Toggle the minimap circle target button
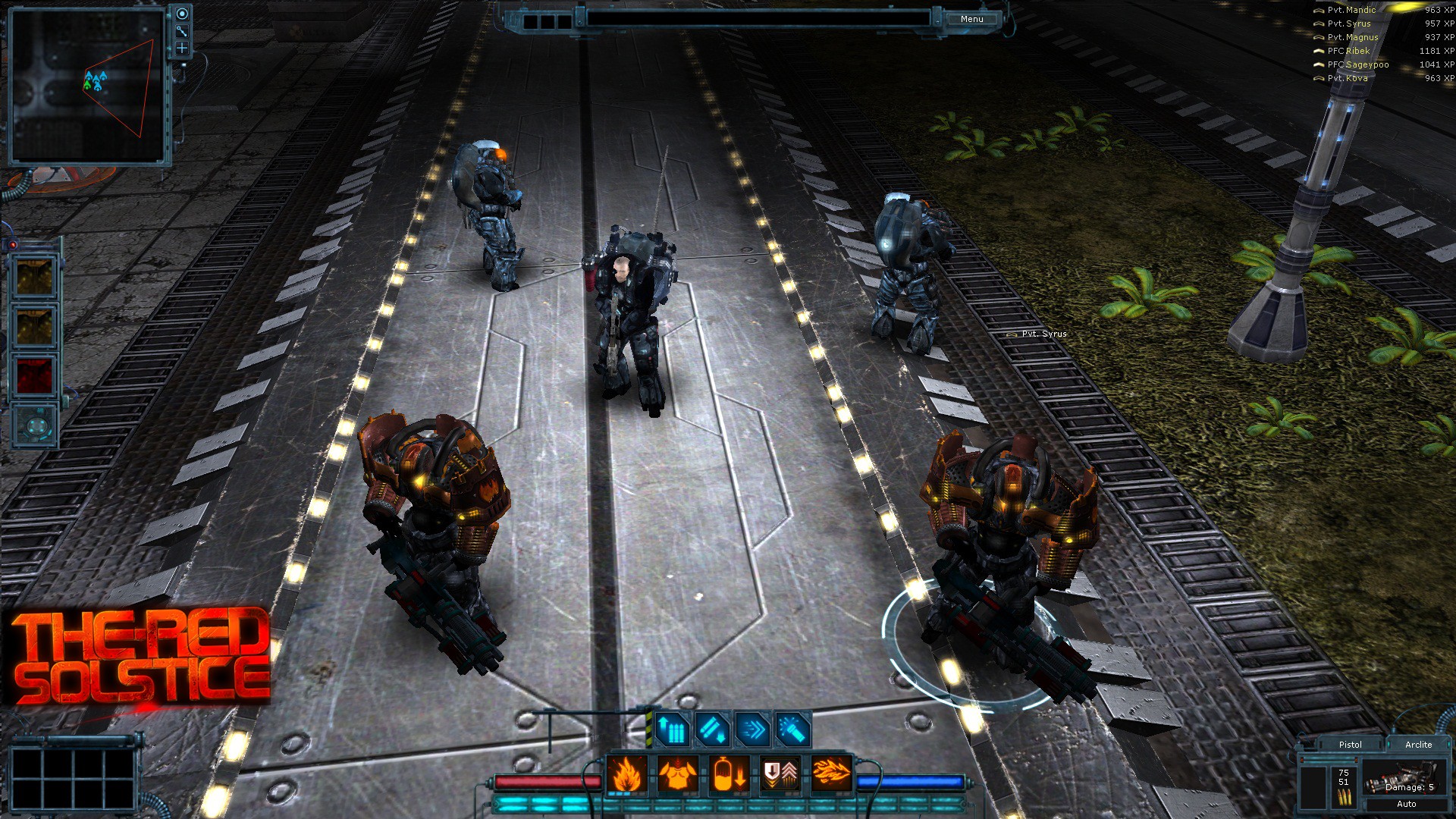The image size is (1456, 819). (x=182, y=14)
